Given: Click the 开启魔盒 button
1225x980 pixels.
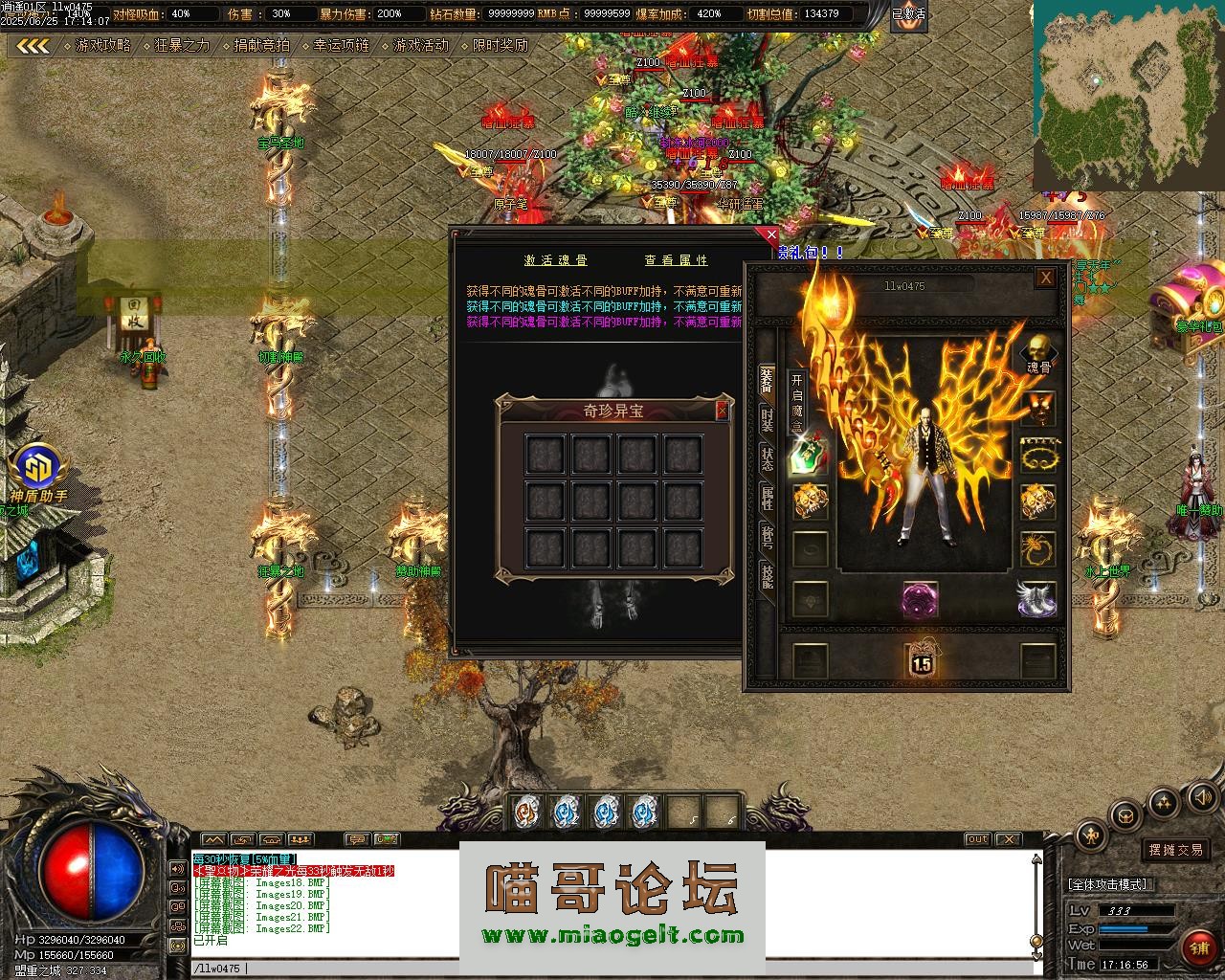Looking at the screenshot, I should point(796,402).
